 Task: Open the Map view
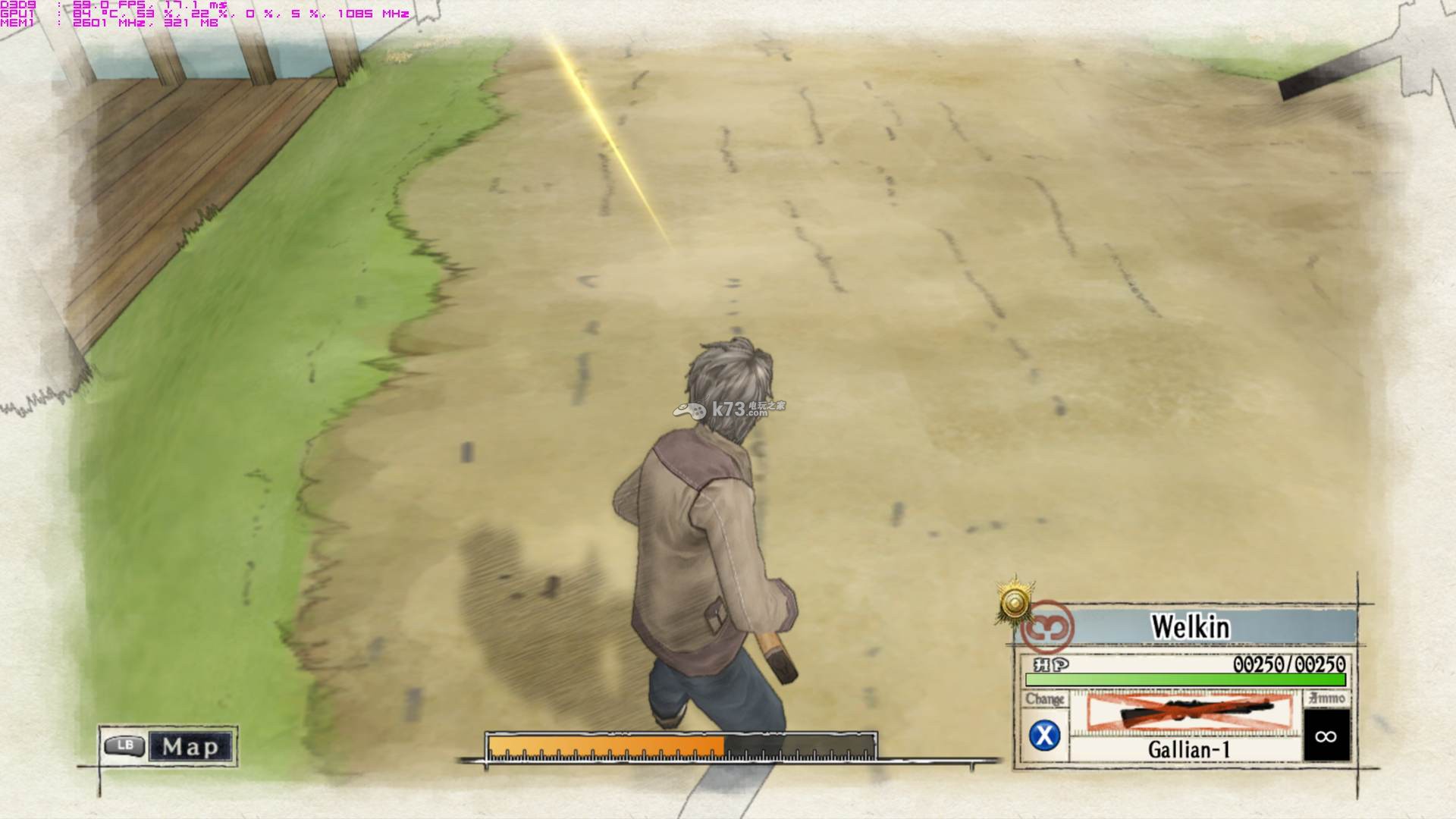tap(168, 747)
